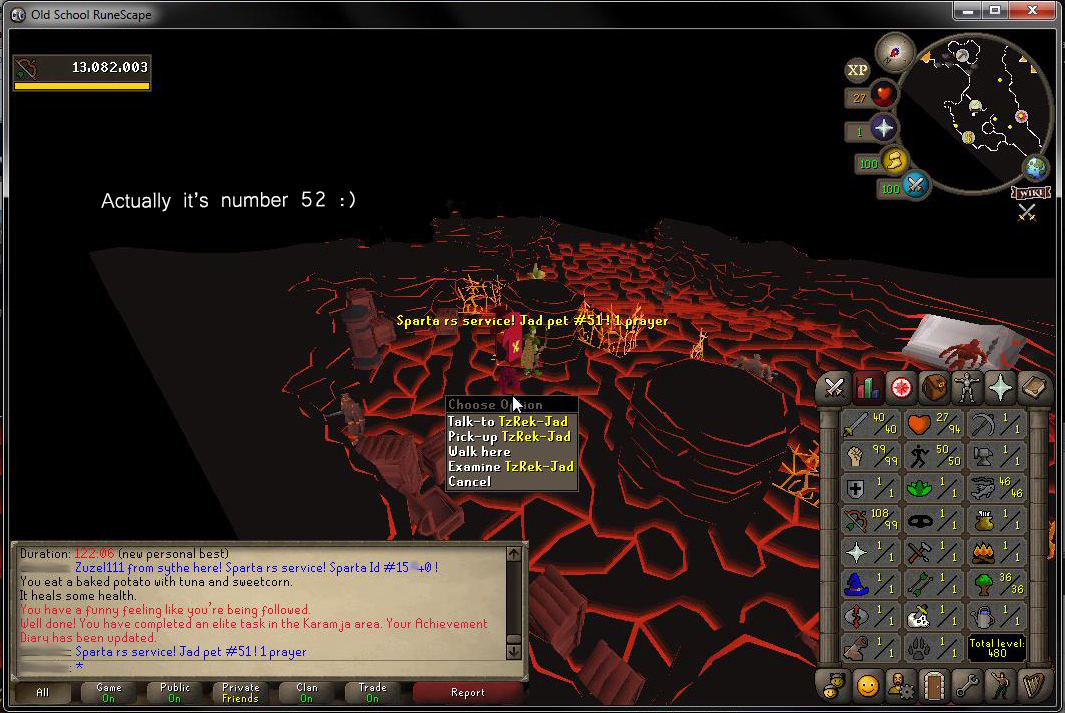1065x713 pixels.
Task: Show the smiley face Friends List tab
Action: point(868,685)
